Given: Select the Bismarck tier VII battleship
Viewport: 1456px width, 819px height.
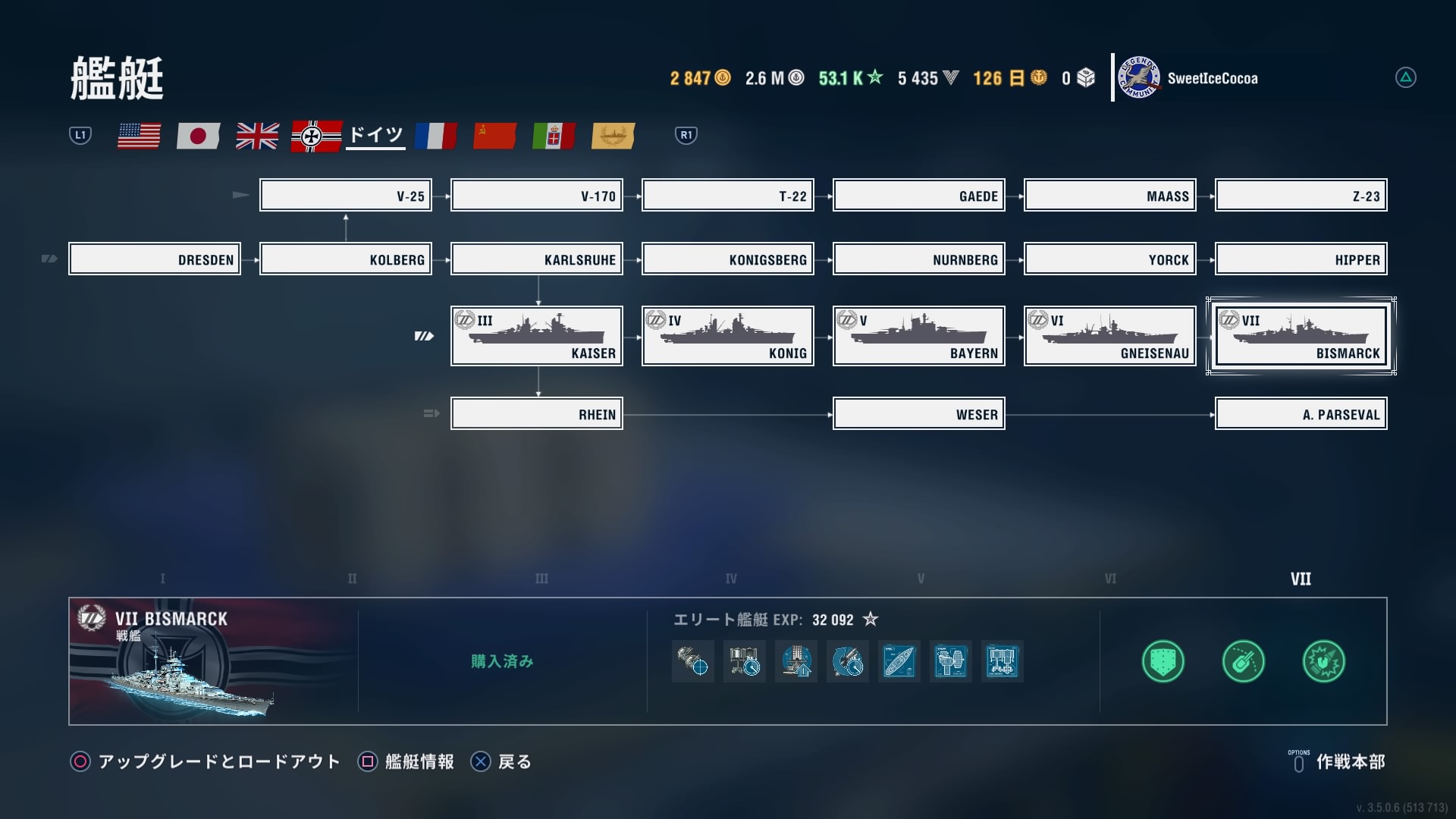Looking at the screenshot, I should tap(1301, 336).
